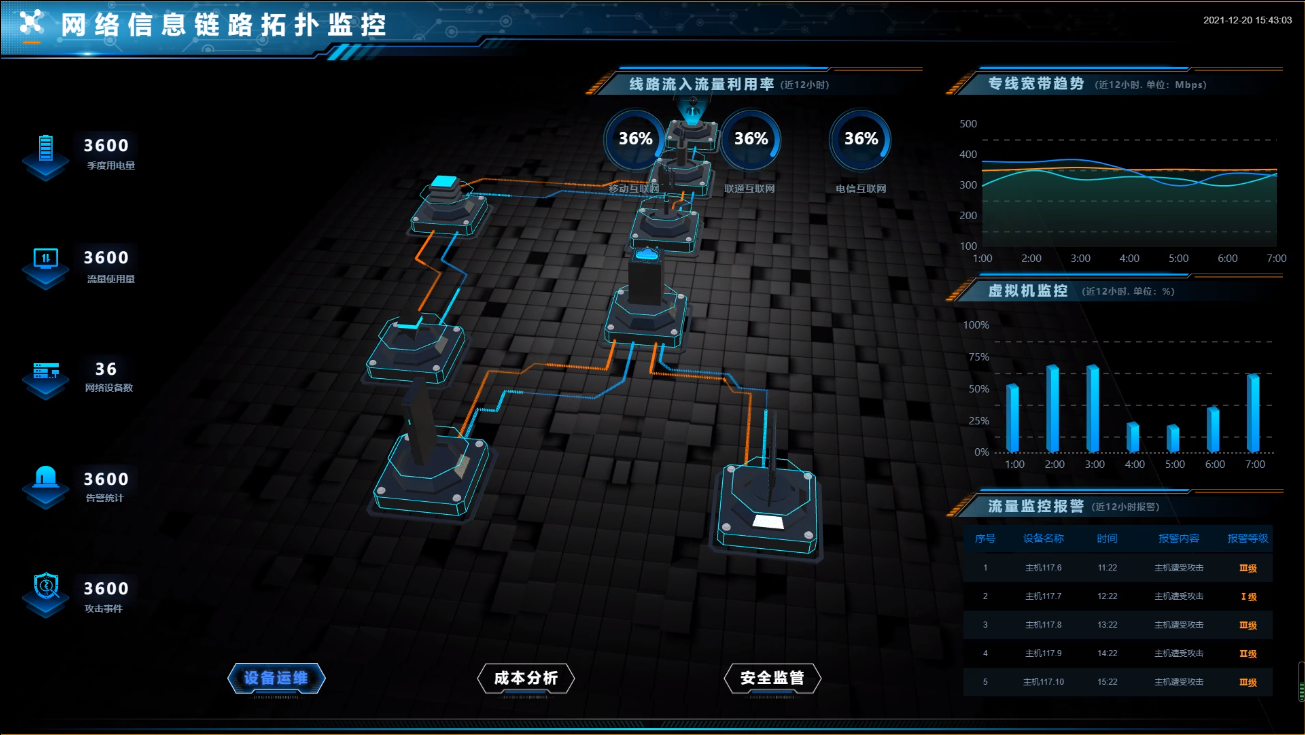Click the 电信互联网 36% gauge
Image resolution: width=1305 pixels, height=735 pixels.
click(x=860, y=139)
